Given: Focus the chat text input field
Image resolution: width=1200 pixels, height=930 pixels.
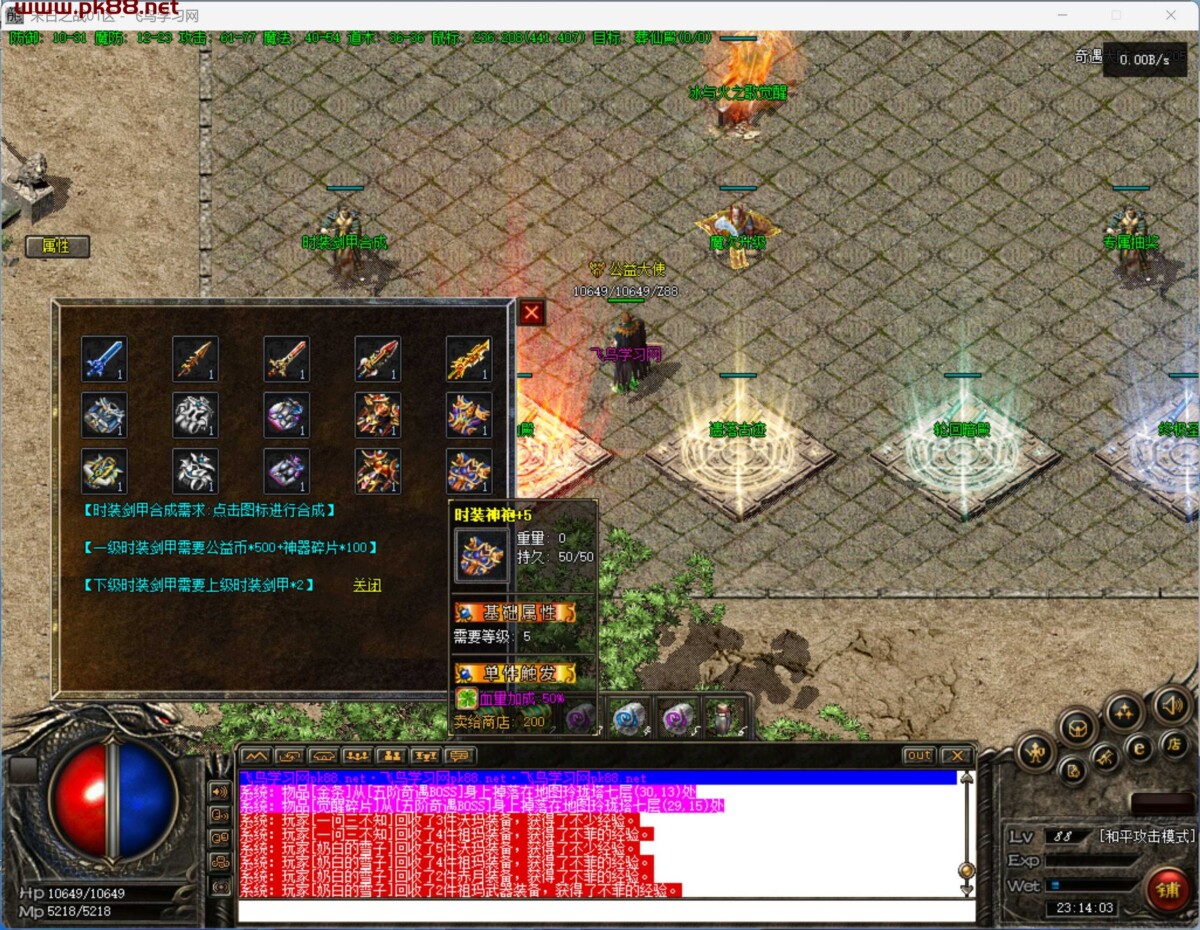Looking at the screenshot, I should [x=606, y=911].
